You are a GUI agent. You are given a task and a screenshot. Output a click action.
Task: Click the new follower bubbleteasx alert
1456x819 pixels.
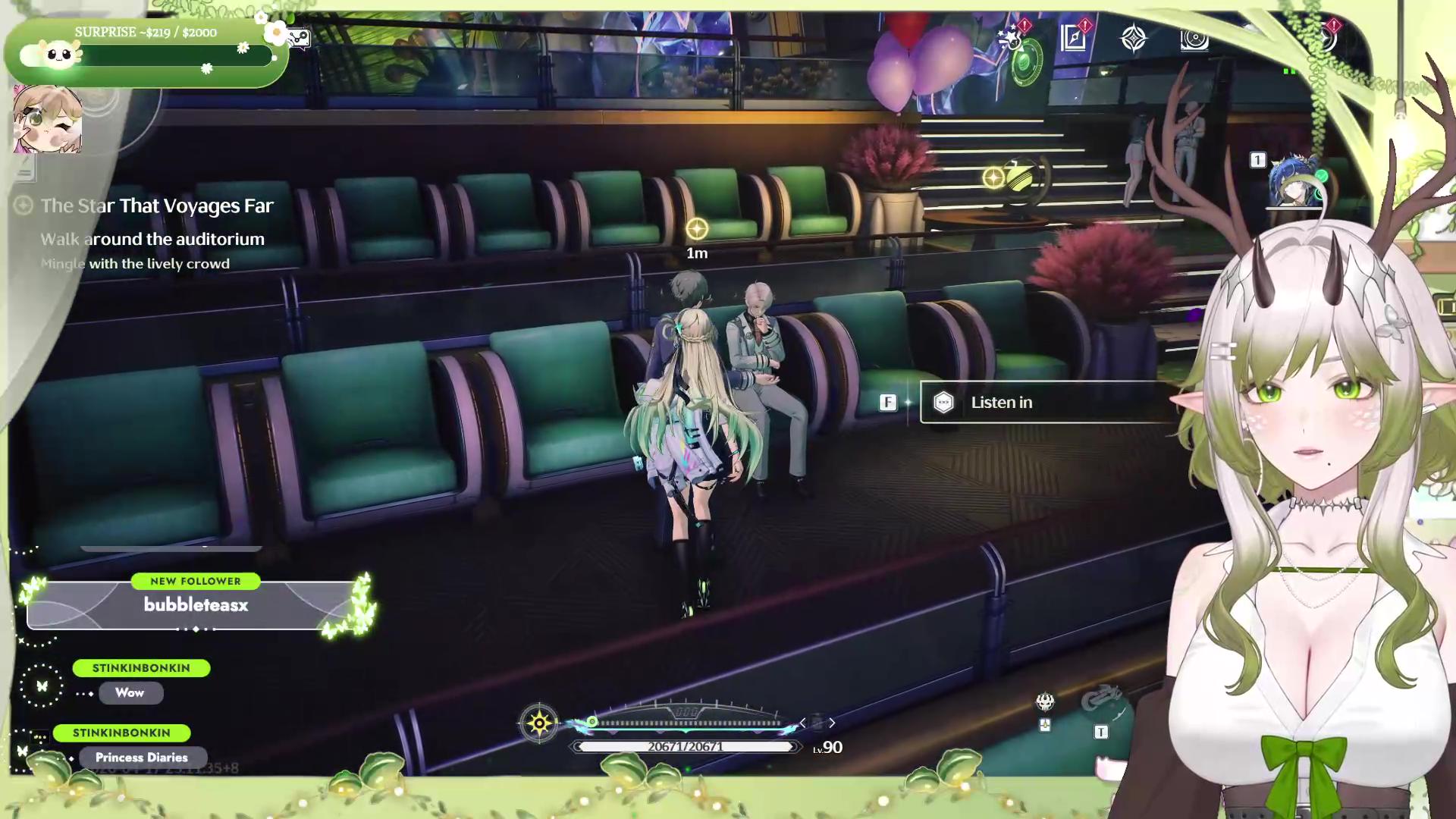pos(196,604)
